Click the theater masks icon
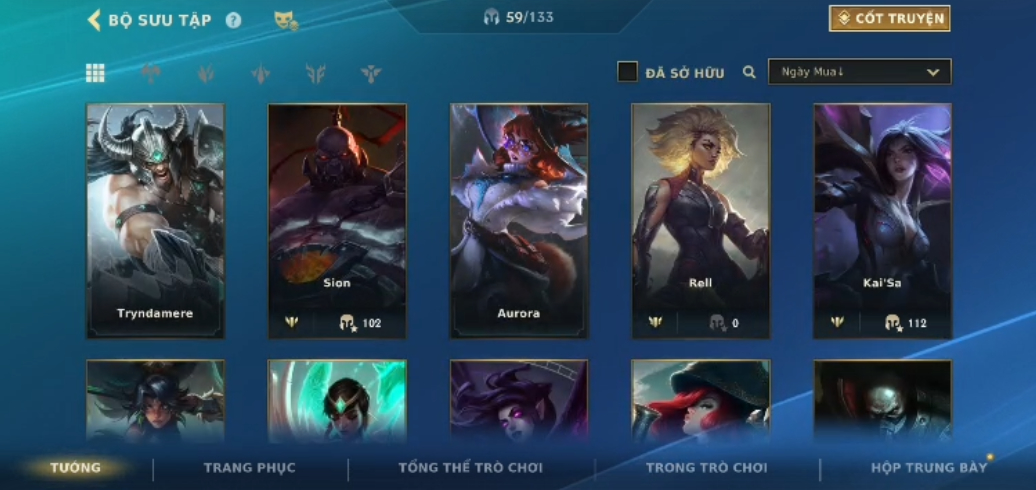Viewport: 1036px width, 490px height. point(286,20)
